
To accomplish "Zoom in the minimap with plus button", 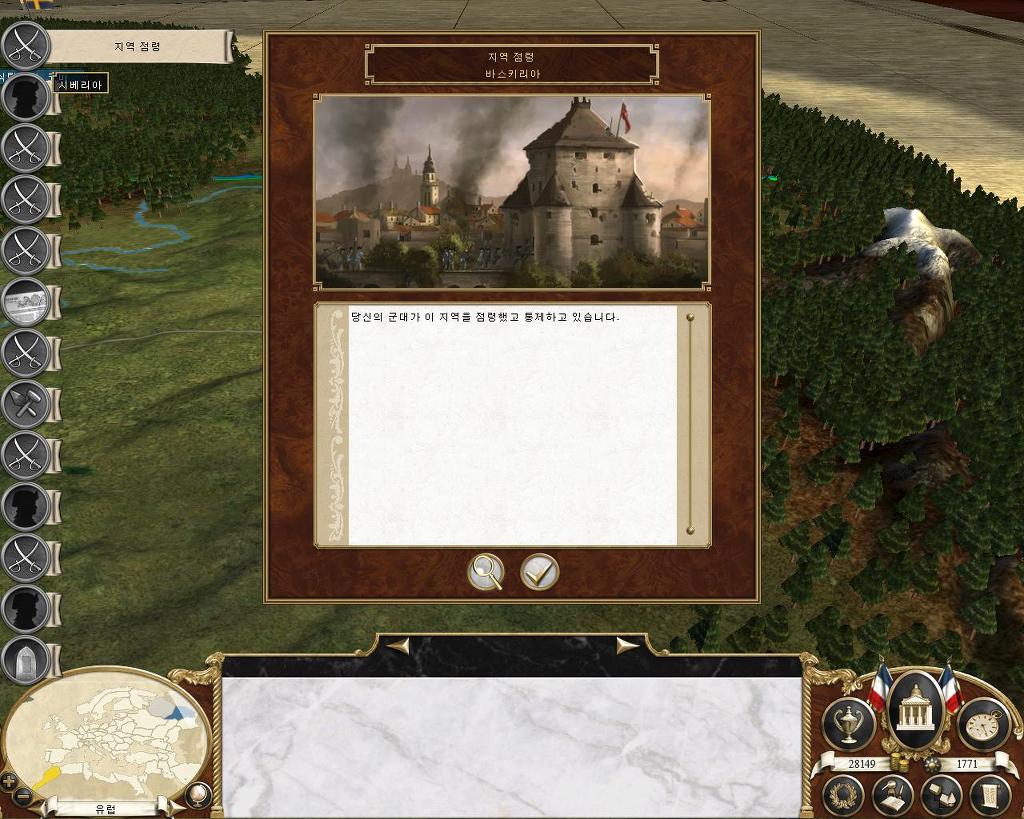I will pos(9,780).
